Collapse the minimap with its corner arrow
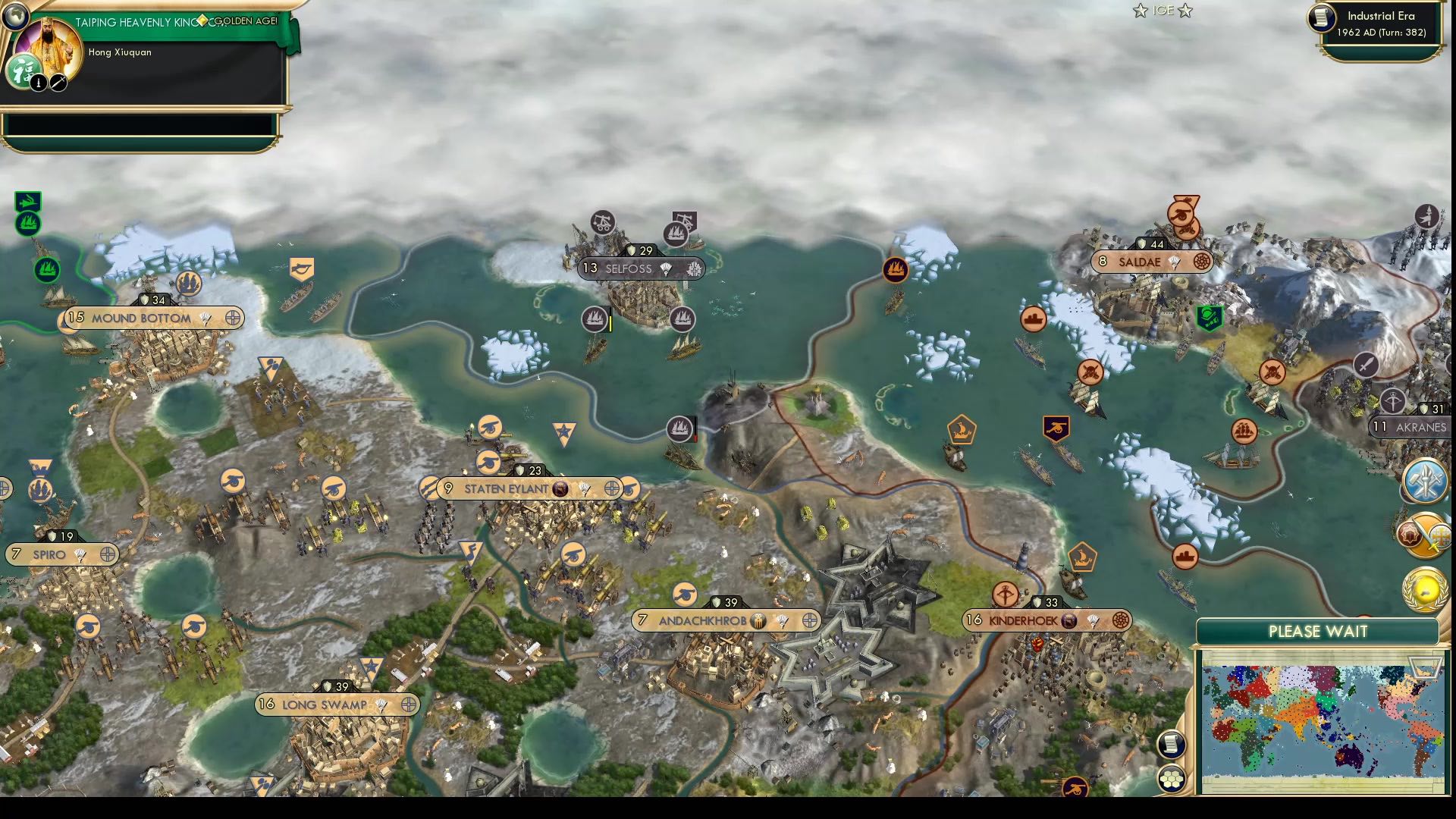Screen dimensions: 1456x819 tap(1425, 667)
